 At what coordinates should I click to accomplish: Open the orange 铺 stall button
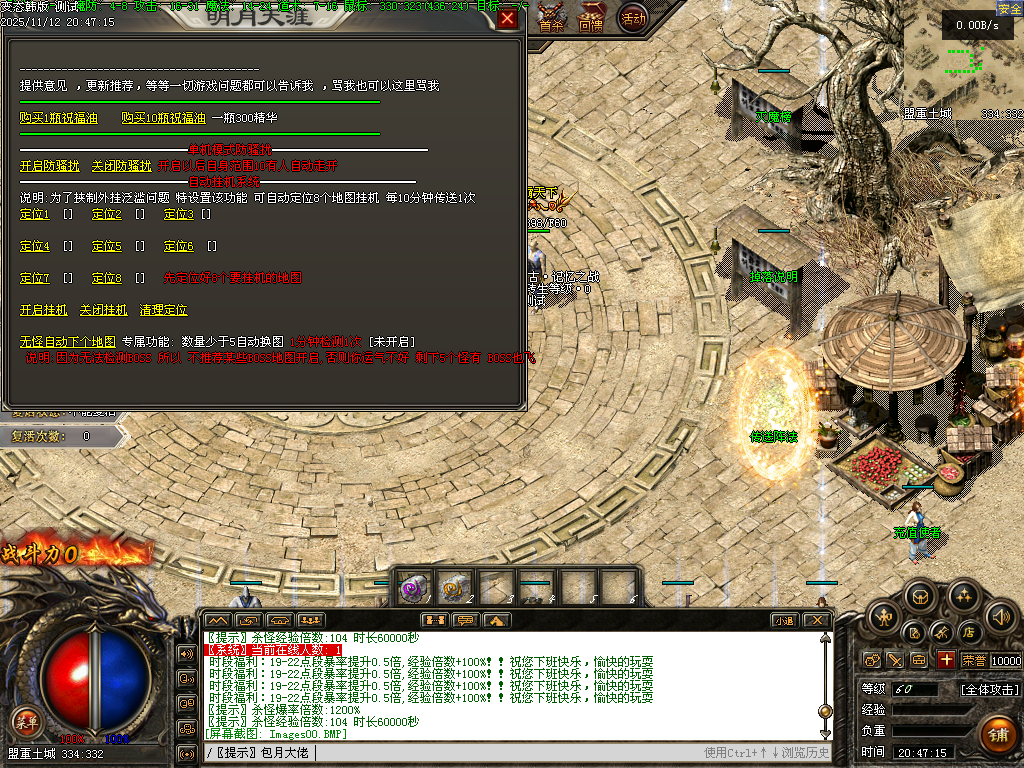[997, 735]
